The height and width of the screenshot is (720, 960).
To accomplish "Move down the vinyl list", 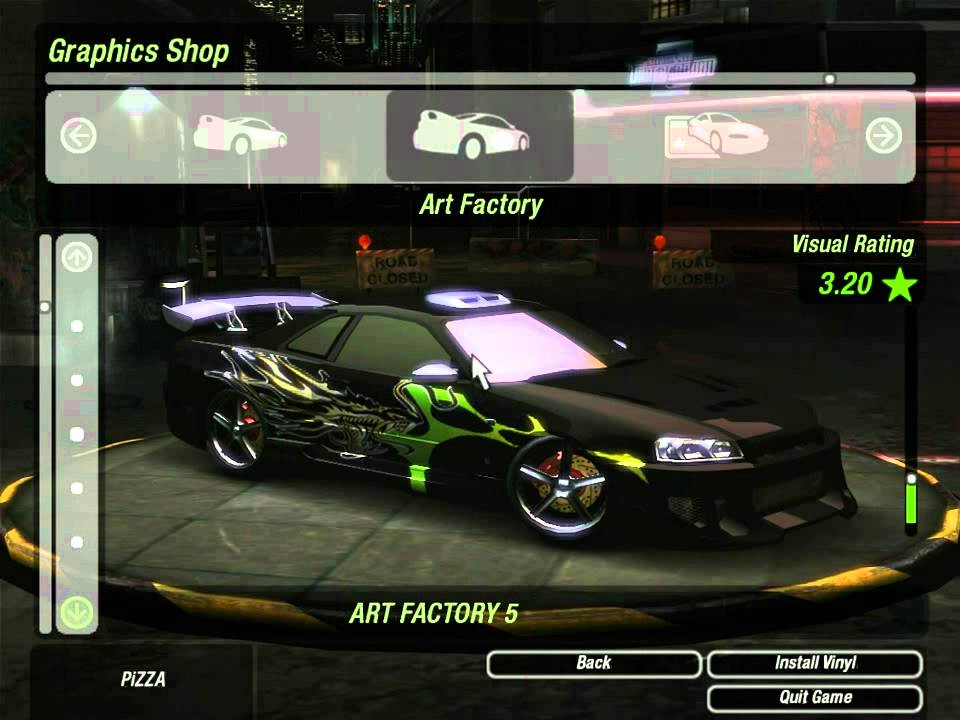I will pyautogui.click(x=77, y=612).
